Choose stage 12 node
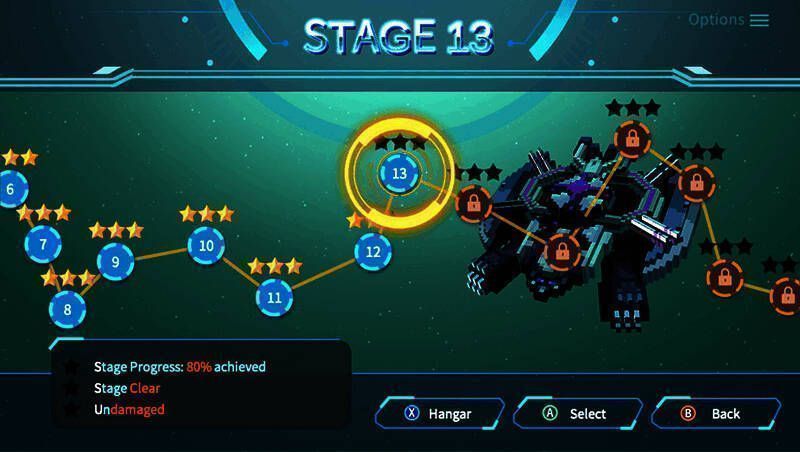Image resolution: width=800 pixels, height=452 pixels. click(x=373, y=251)
